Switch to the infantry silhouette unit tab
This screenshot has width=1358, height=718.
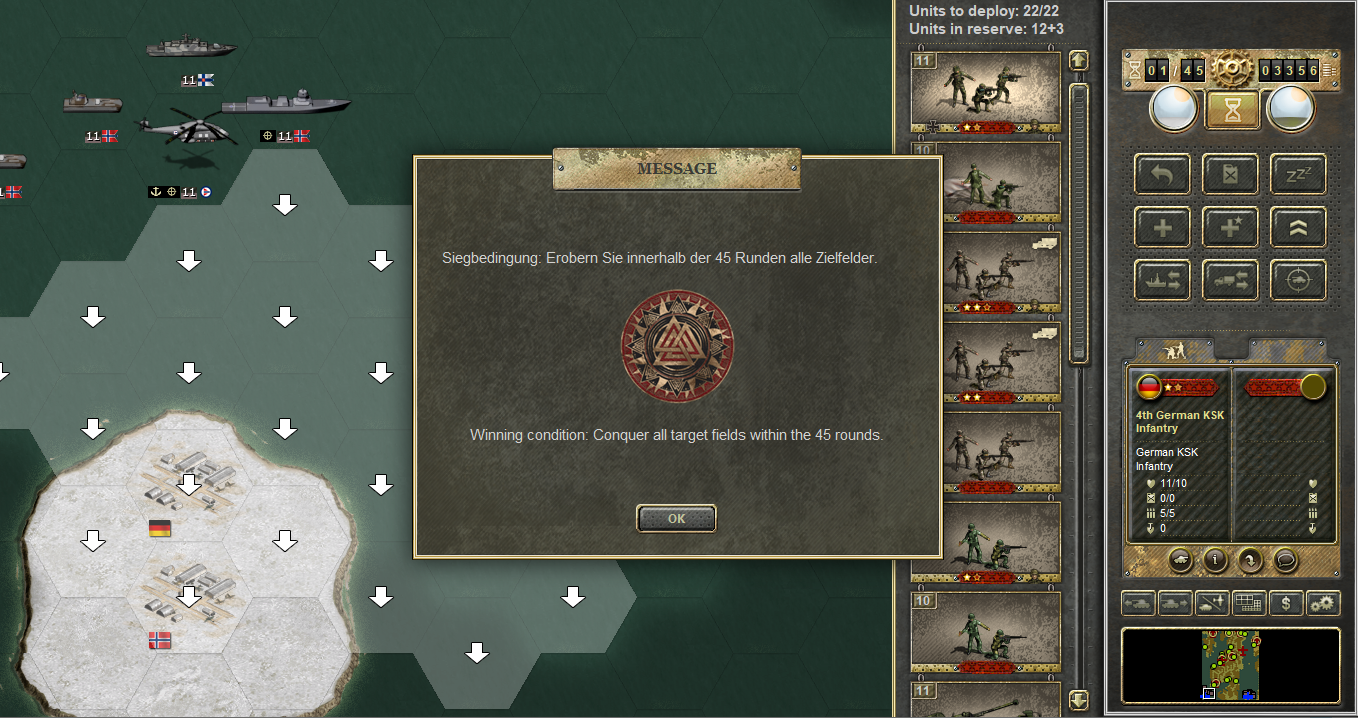(1175, 349)
